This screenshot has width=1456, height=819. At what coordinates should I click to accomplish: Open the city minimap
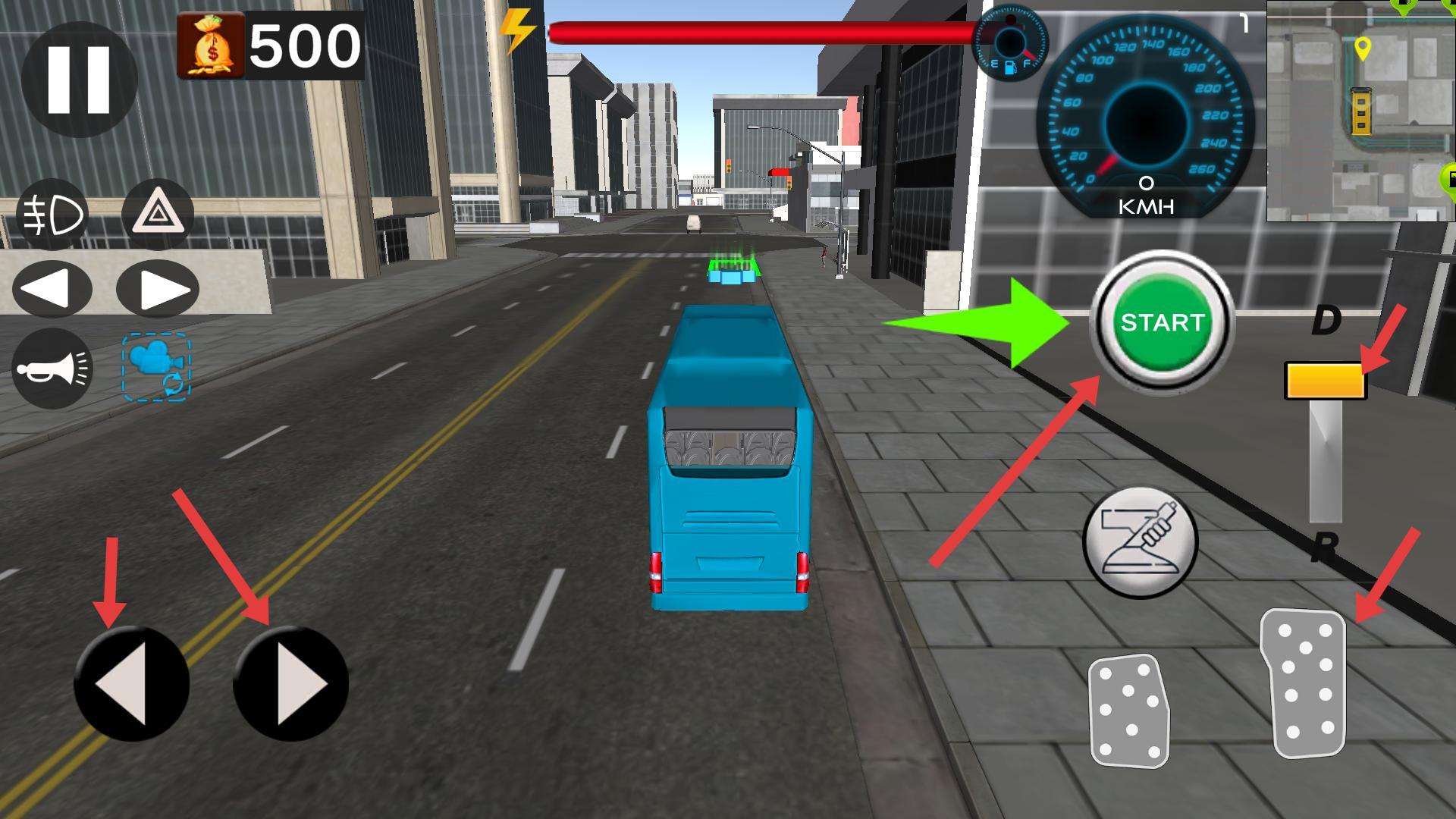(x=1360, y=111)
